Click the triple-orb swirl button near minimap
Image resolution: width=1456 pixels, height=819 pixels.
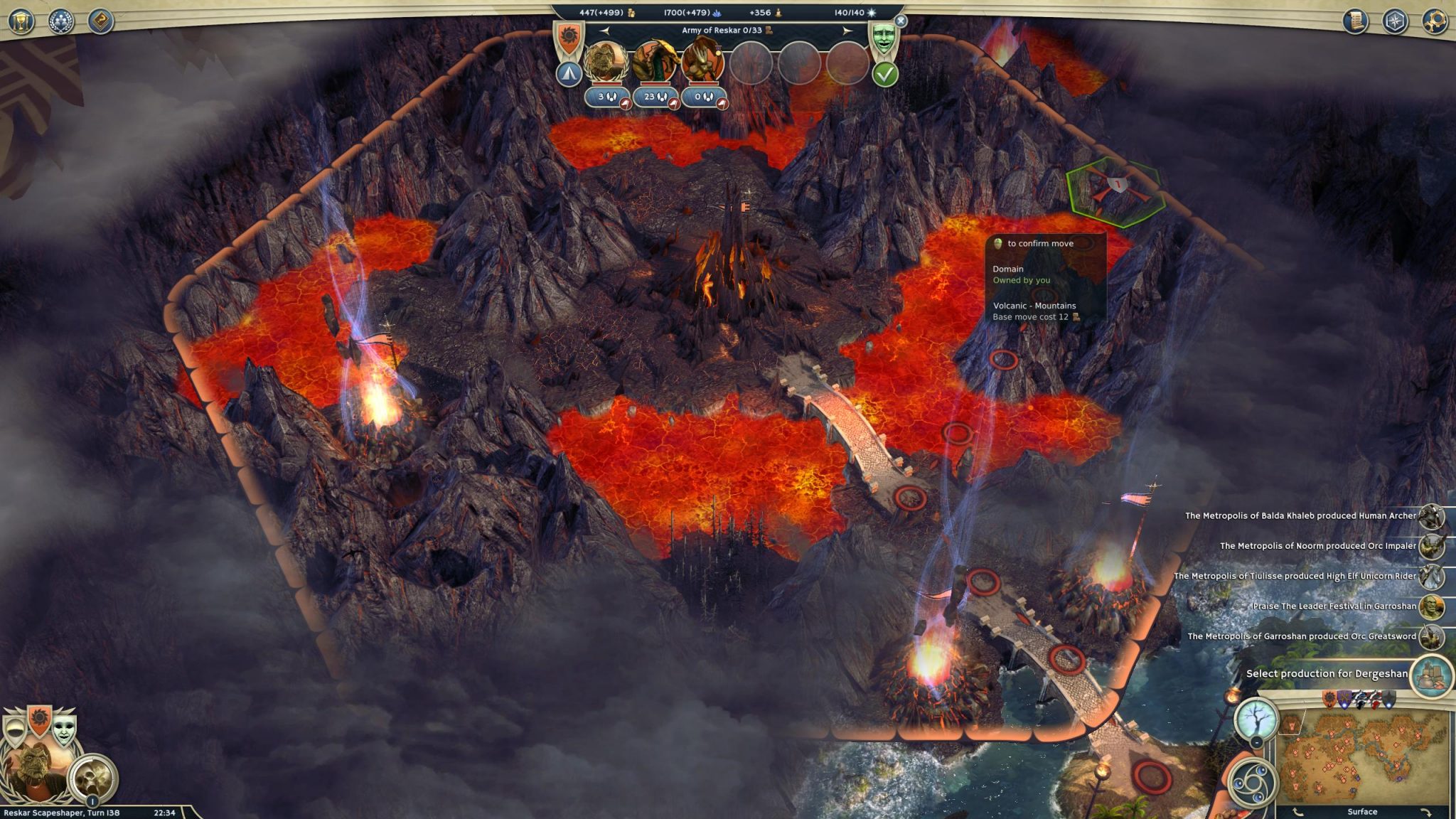[x=1253, y=782]
